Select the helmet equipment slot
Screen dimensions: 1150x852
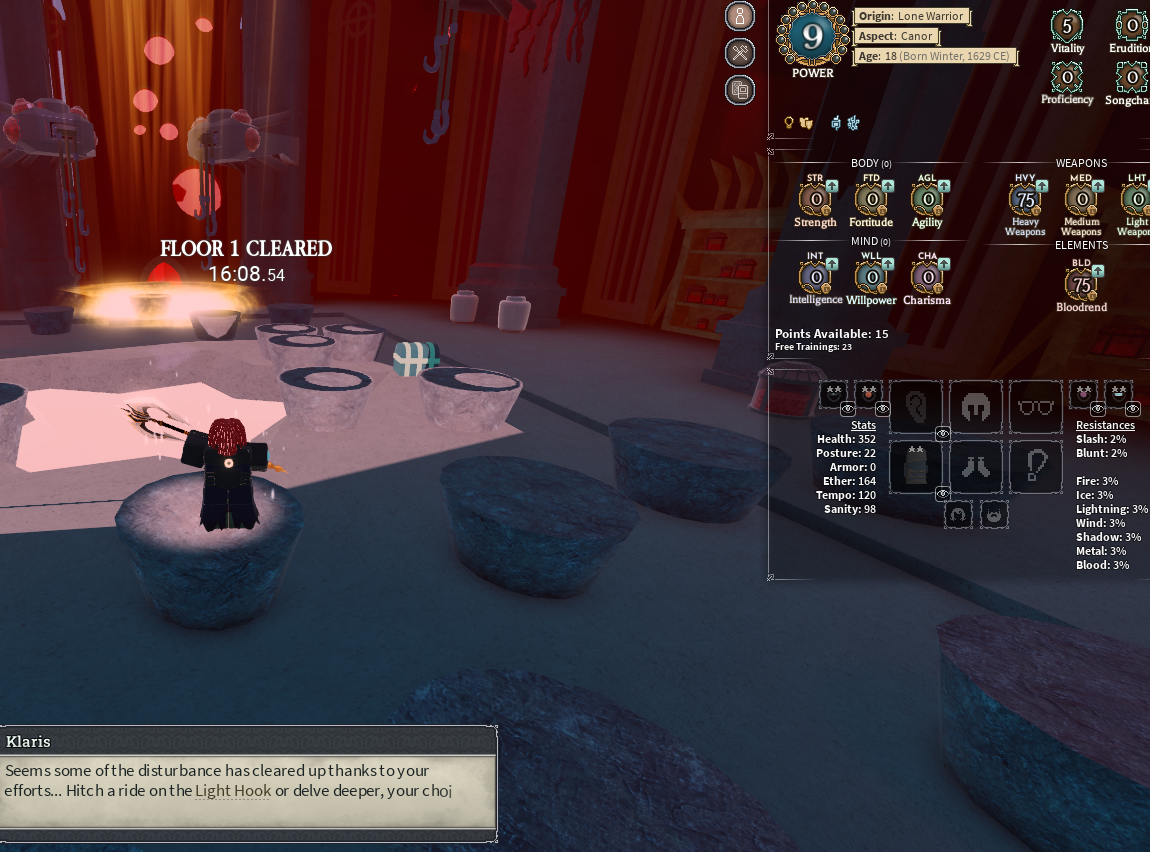tap(975, 406)
